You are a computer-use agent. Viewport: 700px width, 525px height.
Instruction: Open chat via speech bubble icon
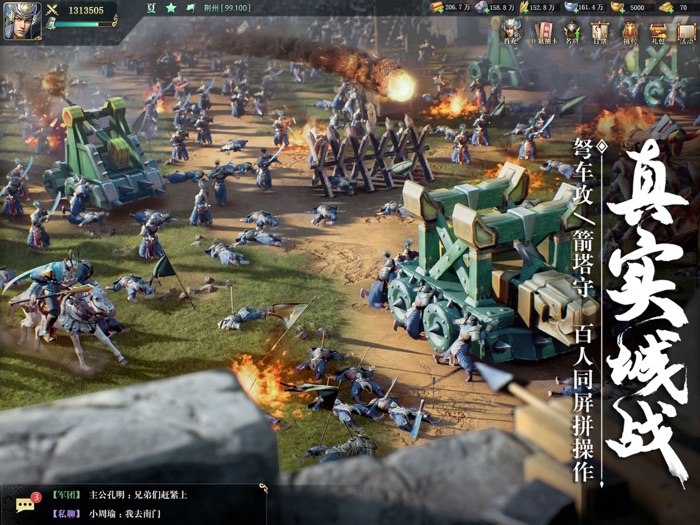tap(25, 505)
